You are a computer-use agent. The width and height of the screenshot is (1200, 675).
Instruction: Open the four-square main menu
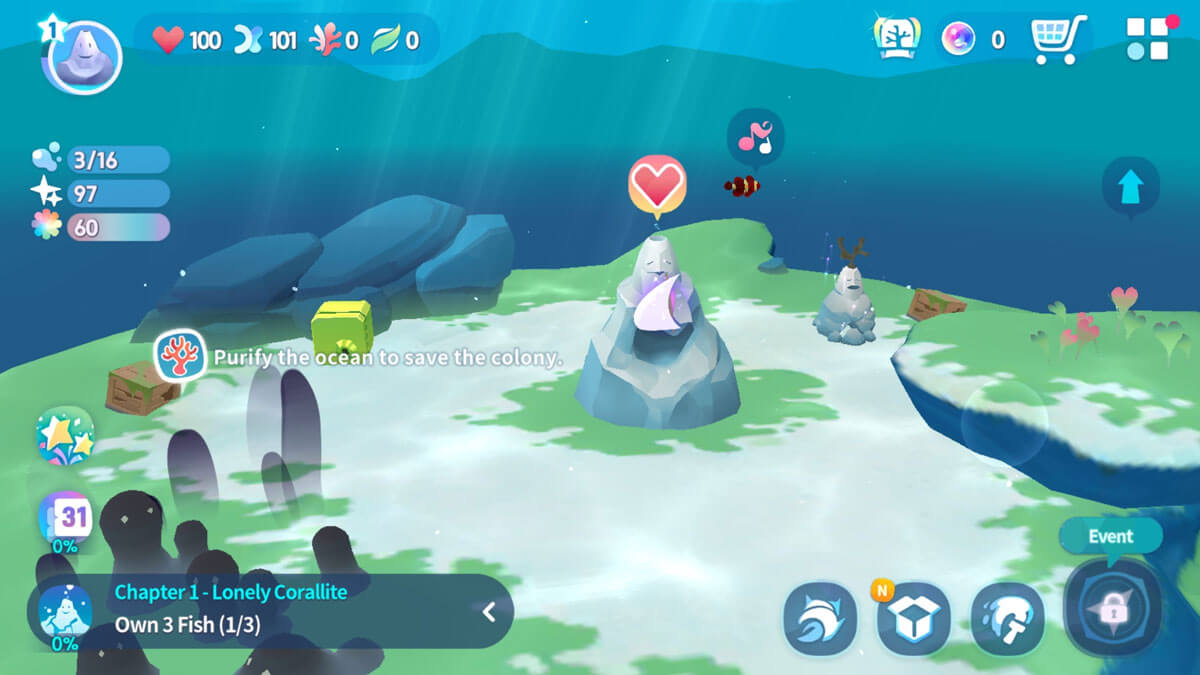point(1147,39)
